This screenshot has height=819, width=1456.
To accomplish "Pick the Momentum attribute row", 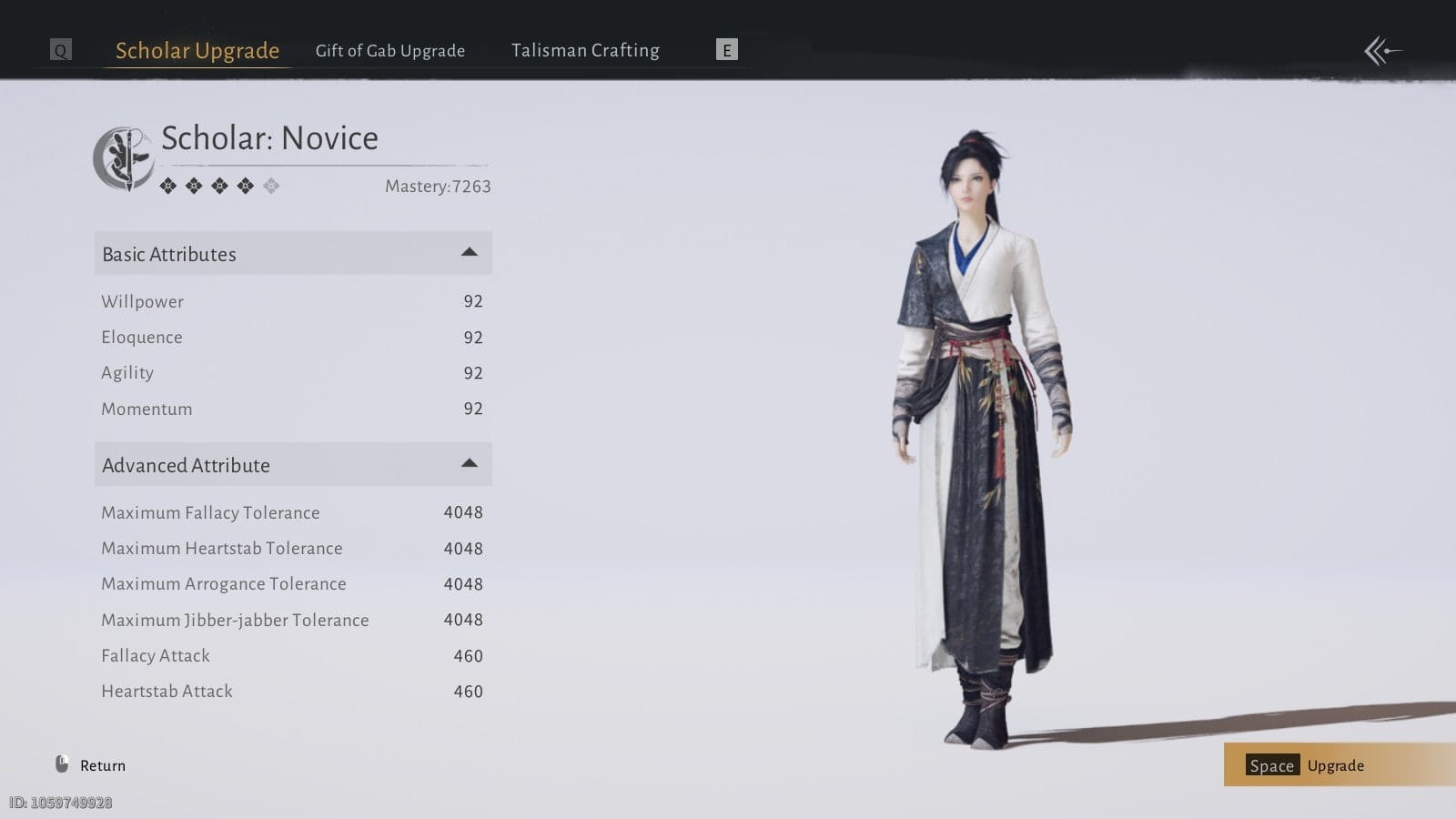I will tap(291, 409).
